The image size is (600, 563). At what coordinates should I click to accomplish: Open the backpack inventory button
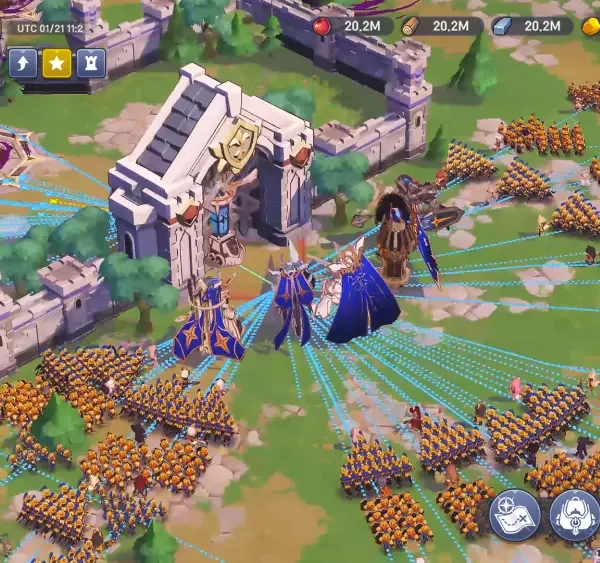[x=575, y=516]
